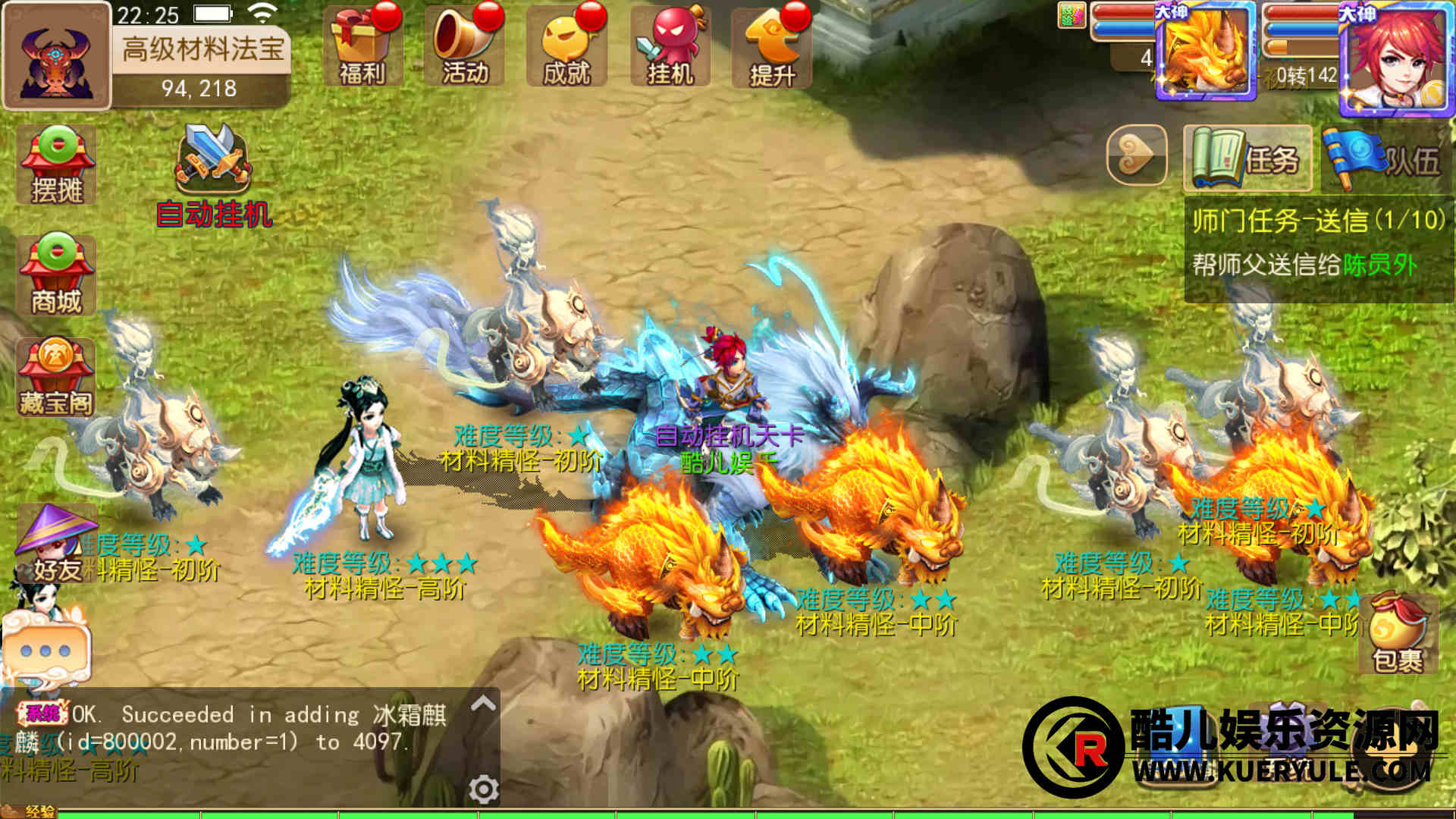This screenshot has height=819, width=1456.
Task: Open the 挂机 idle menu icon
Action: point(670,47)
